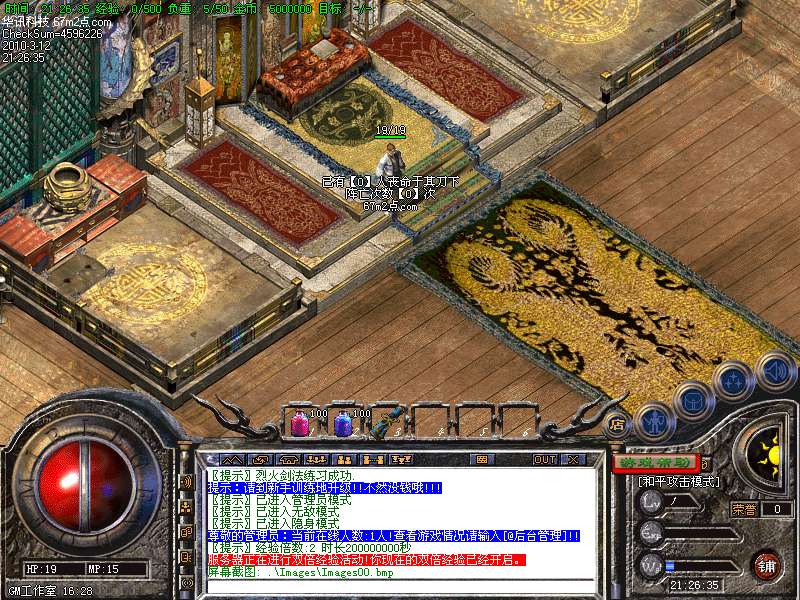Click the round Lv level button
Viewport: 800px width, 600px height.
pos(650,500)
